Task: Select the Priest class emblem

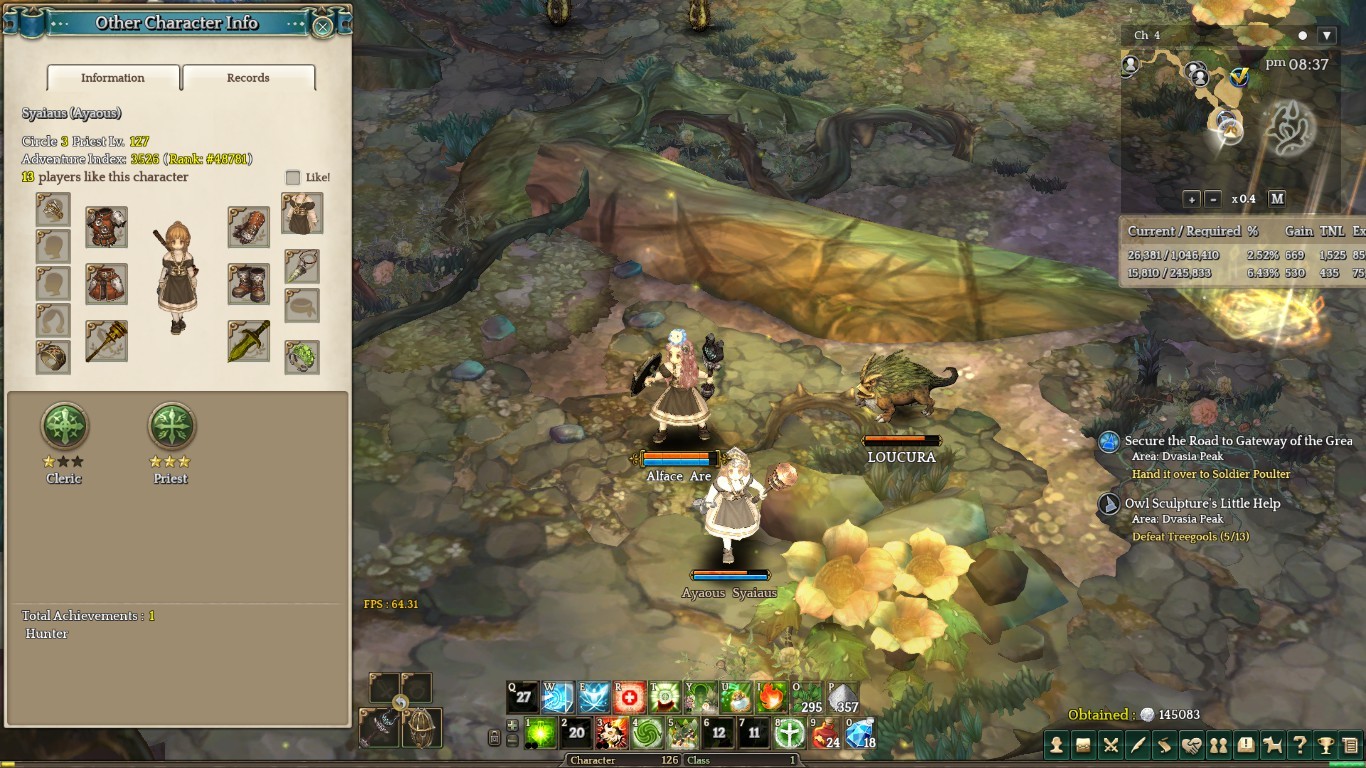Action: point(171,427)
